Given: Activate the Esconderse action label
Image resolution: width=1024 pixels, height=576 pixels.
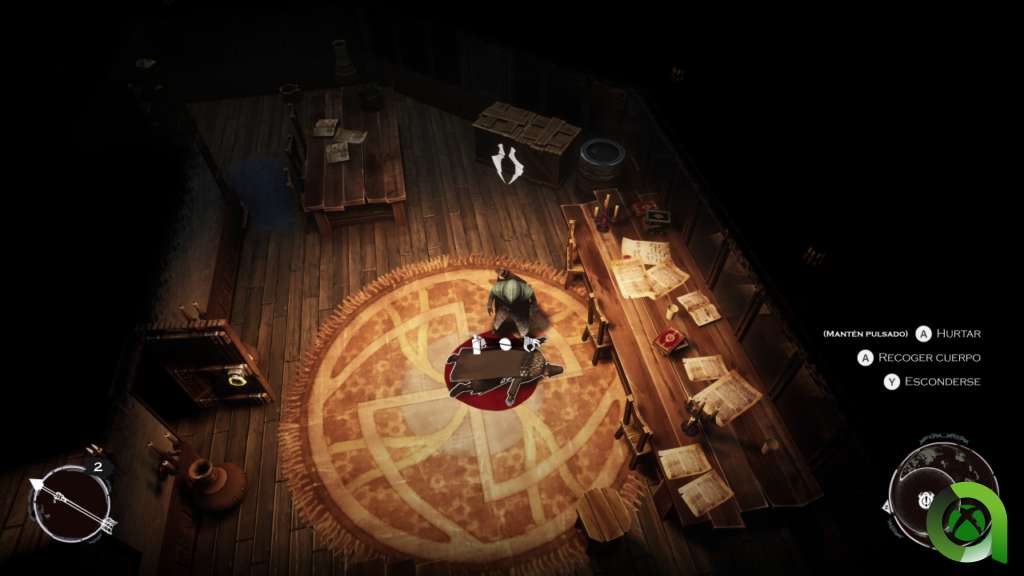Looking at the screenshot, I should tap(943, 381).
